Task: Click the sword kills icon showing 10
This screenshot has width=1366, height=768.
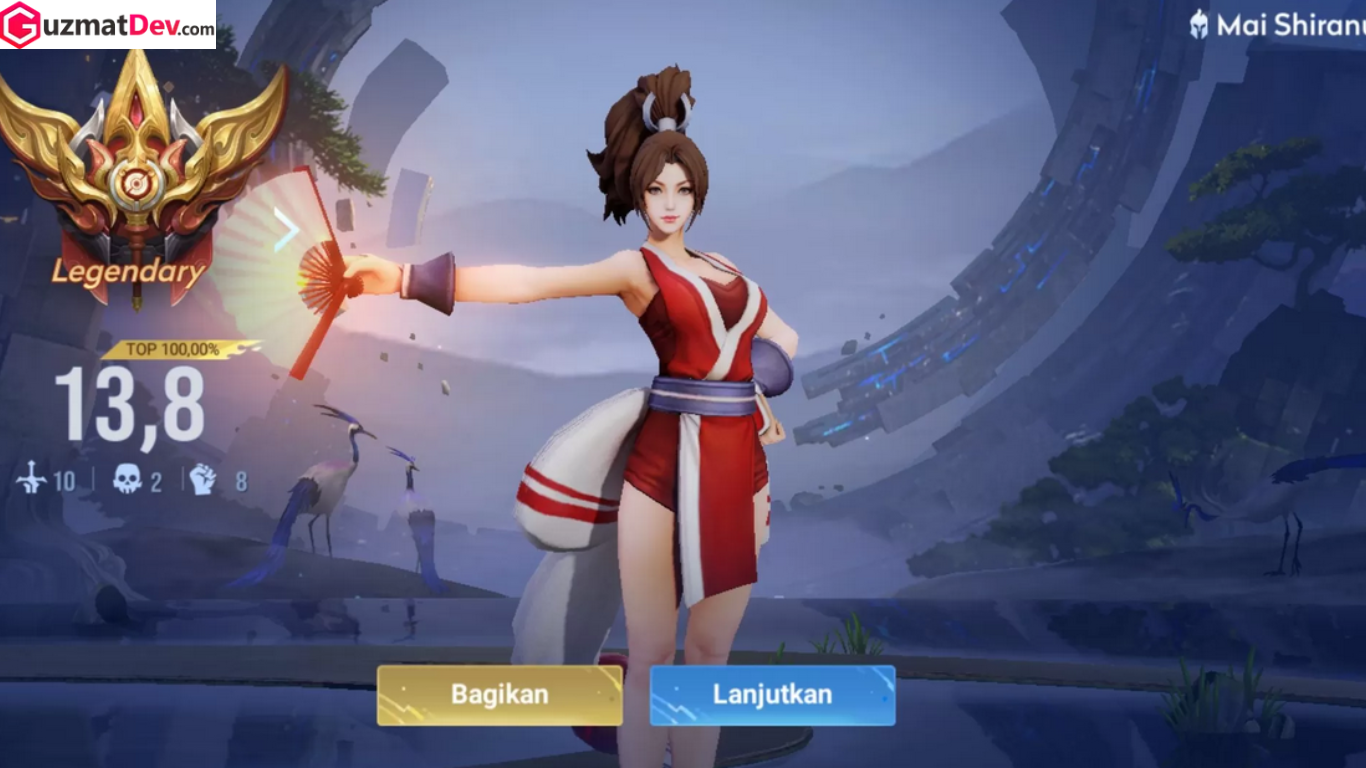Action: pos(33,480)
